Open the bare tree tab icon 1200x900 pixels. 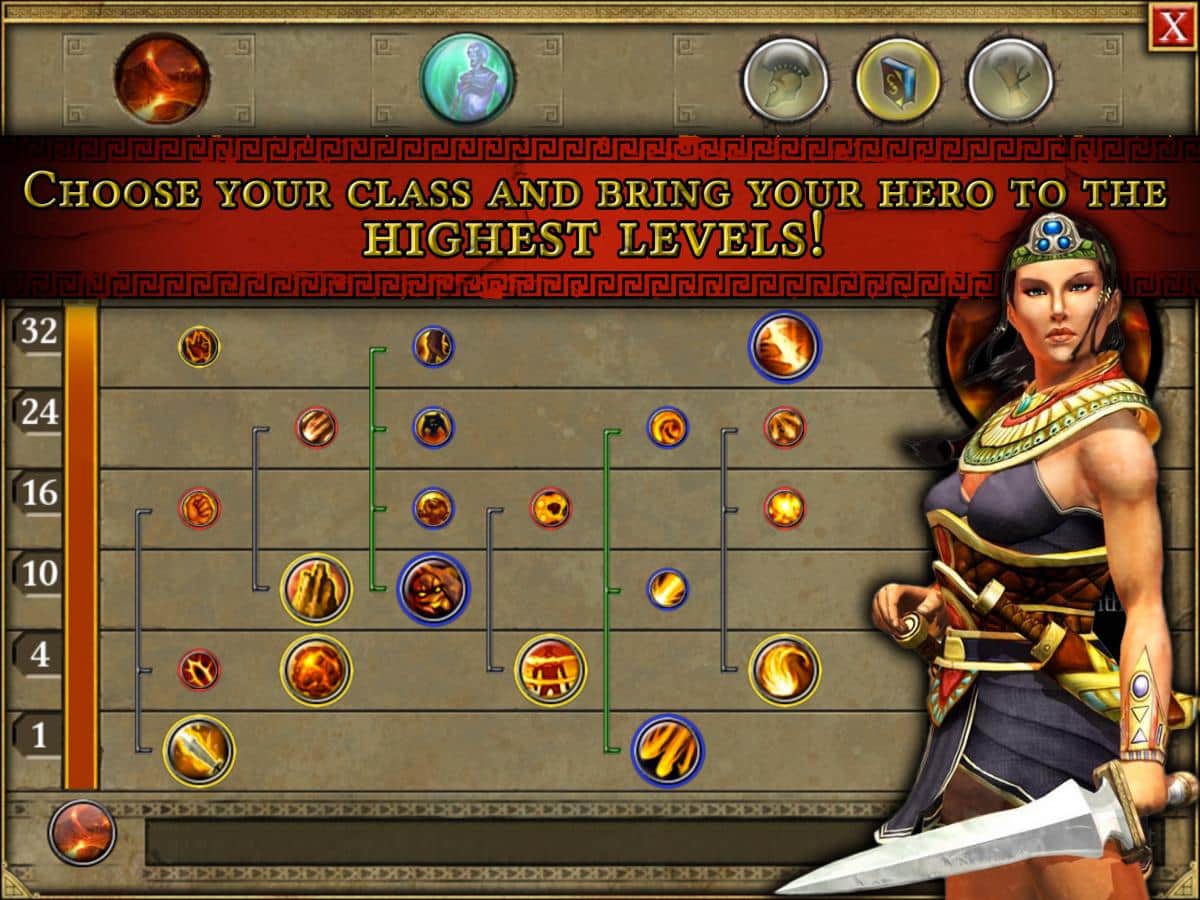(x=1010, y=79)
